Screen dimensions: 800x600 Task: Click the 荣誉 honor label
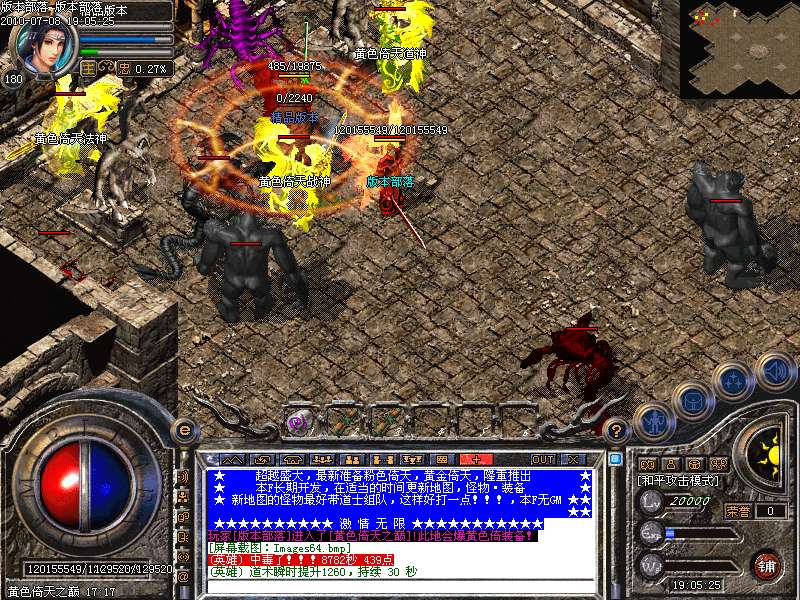(738, 511)
